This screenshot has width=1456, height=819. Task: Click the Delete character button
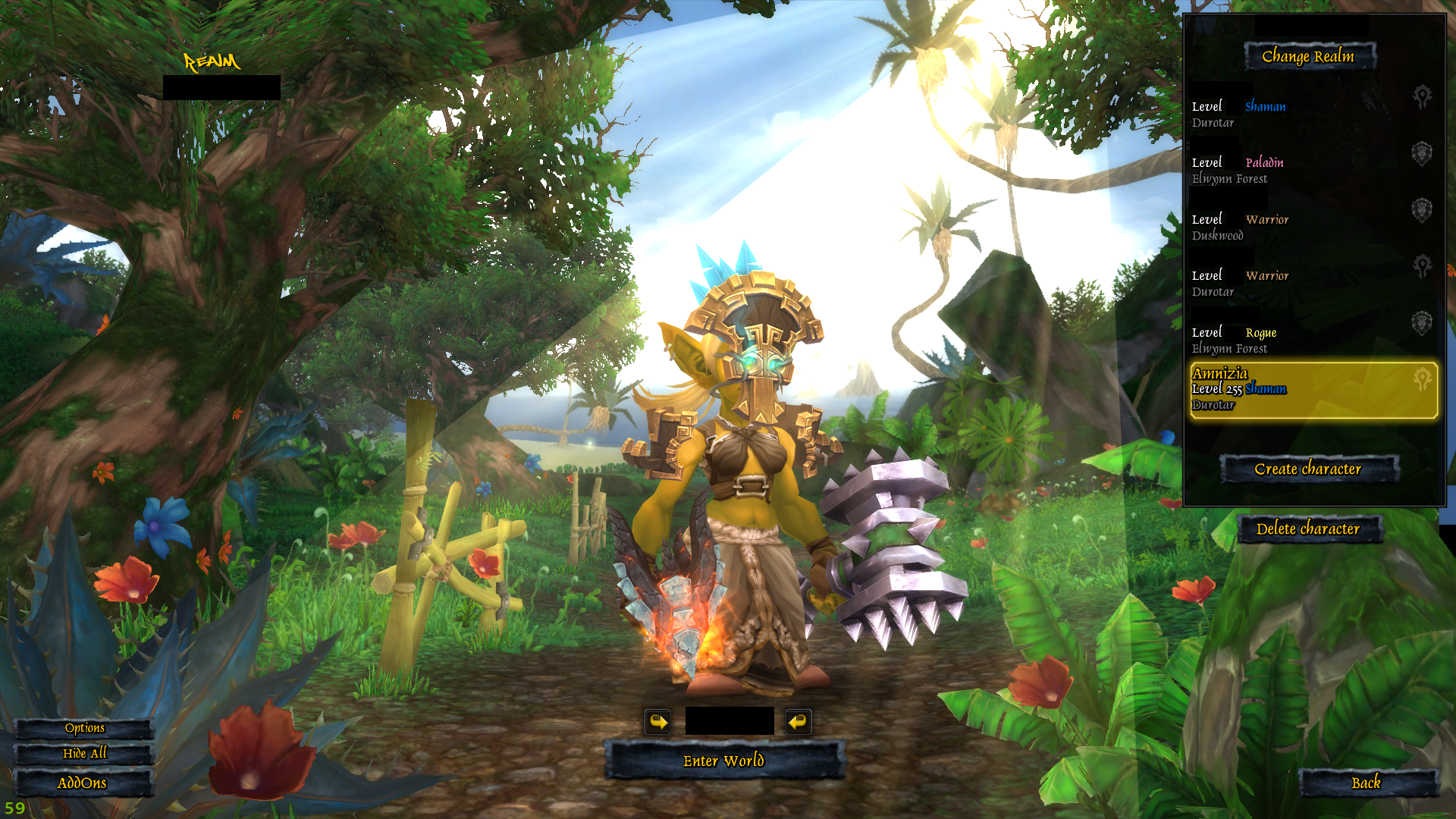tap(1308, 529)
